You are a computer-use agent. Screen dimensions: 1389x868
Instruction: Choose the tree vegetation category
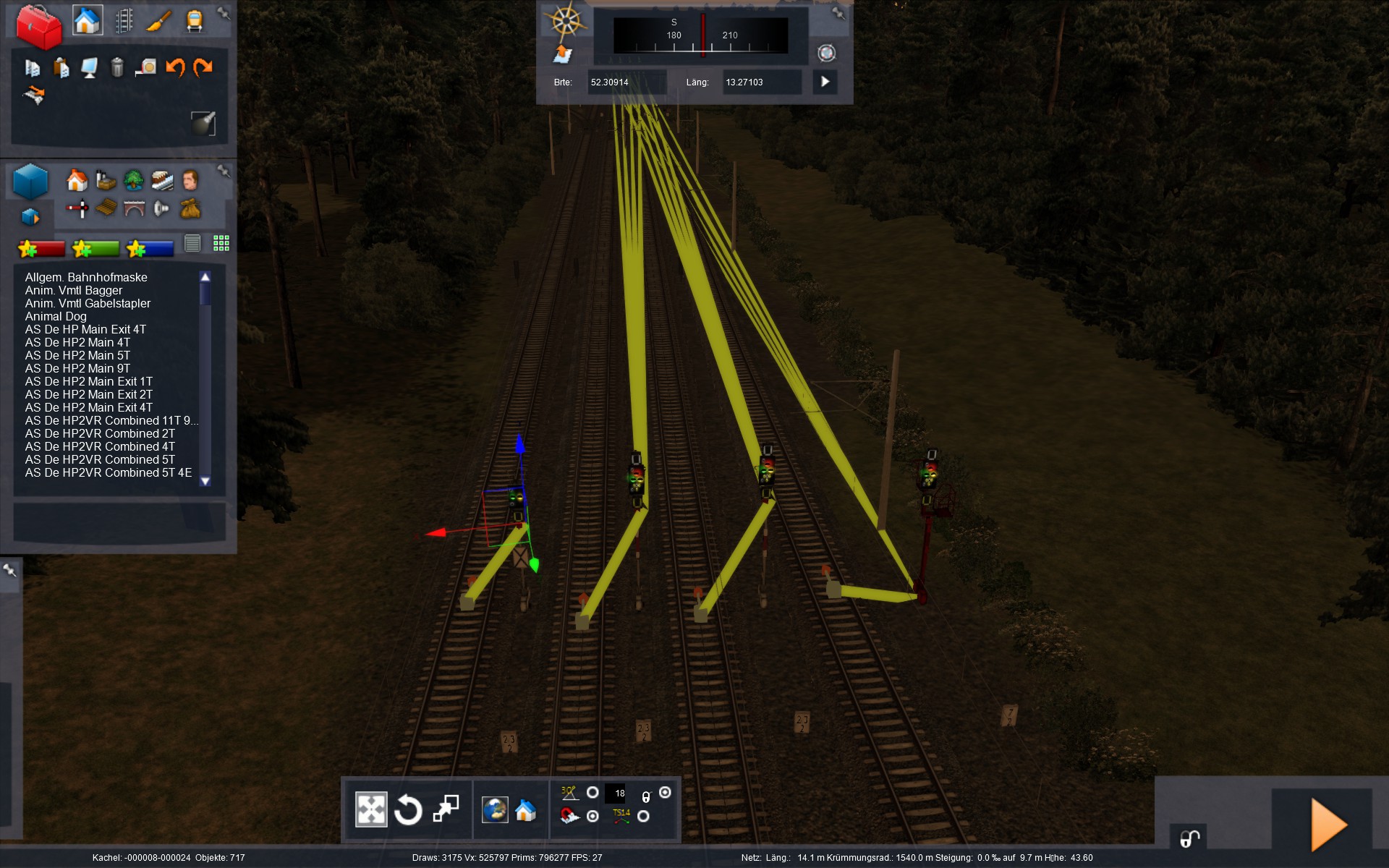pyautogui.click(x=133, y=179)
